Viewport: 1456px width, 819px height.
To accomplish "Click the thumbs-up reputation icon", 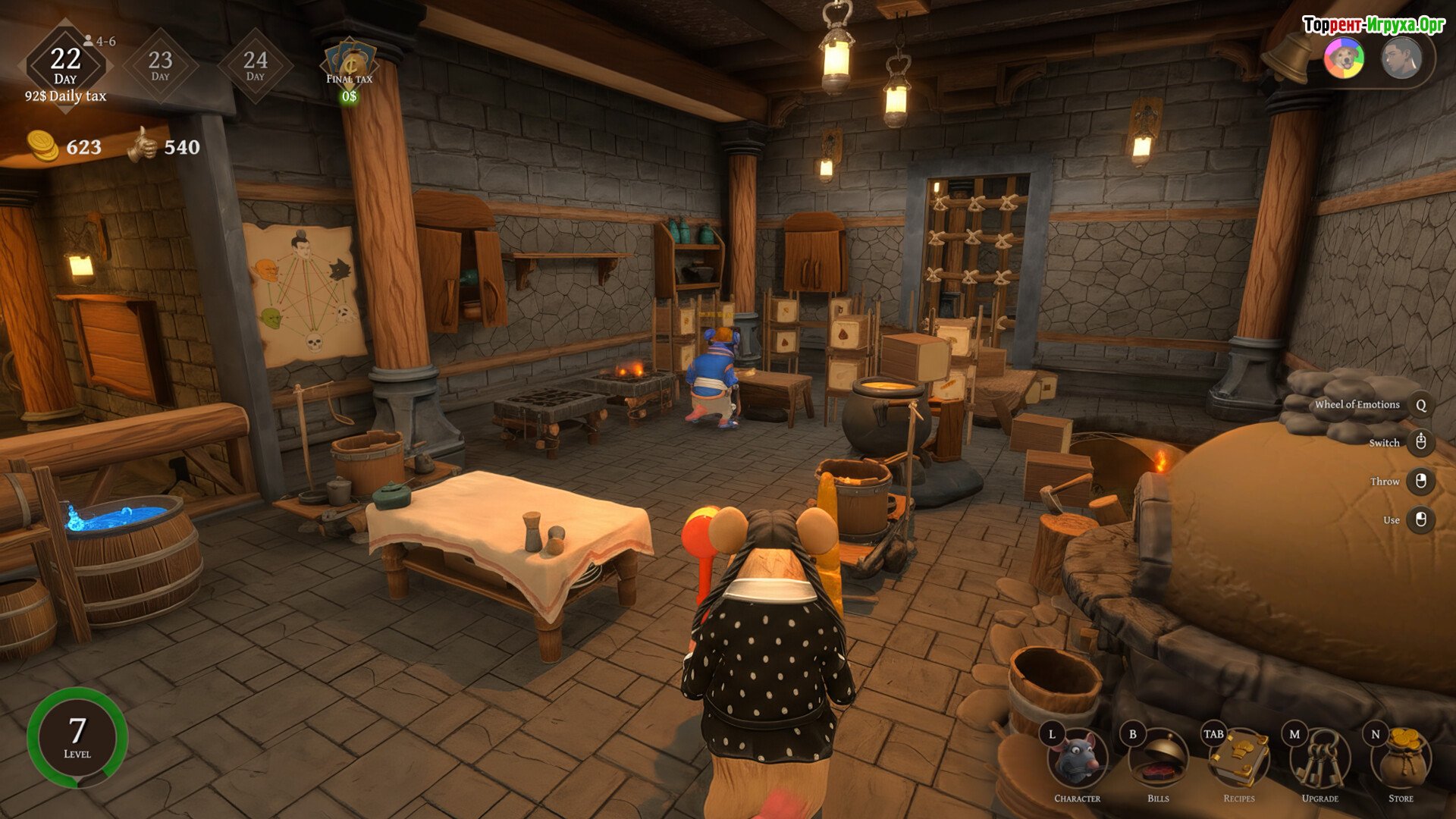I will 143,145.
